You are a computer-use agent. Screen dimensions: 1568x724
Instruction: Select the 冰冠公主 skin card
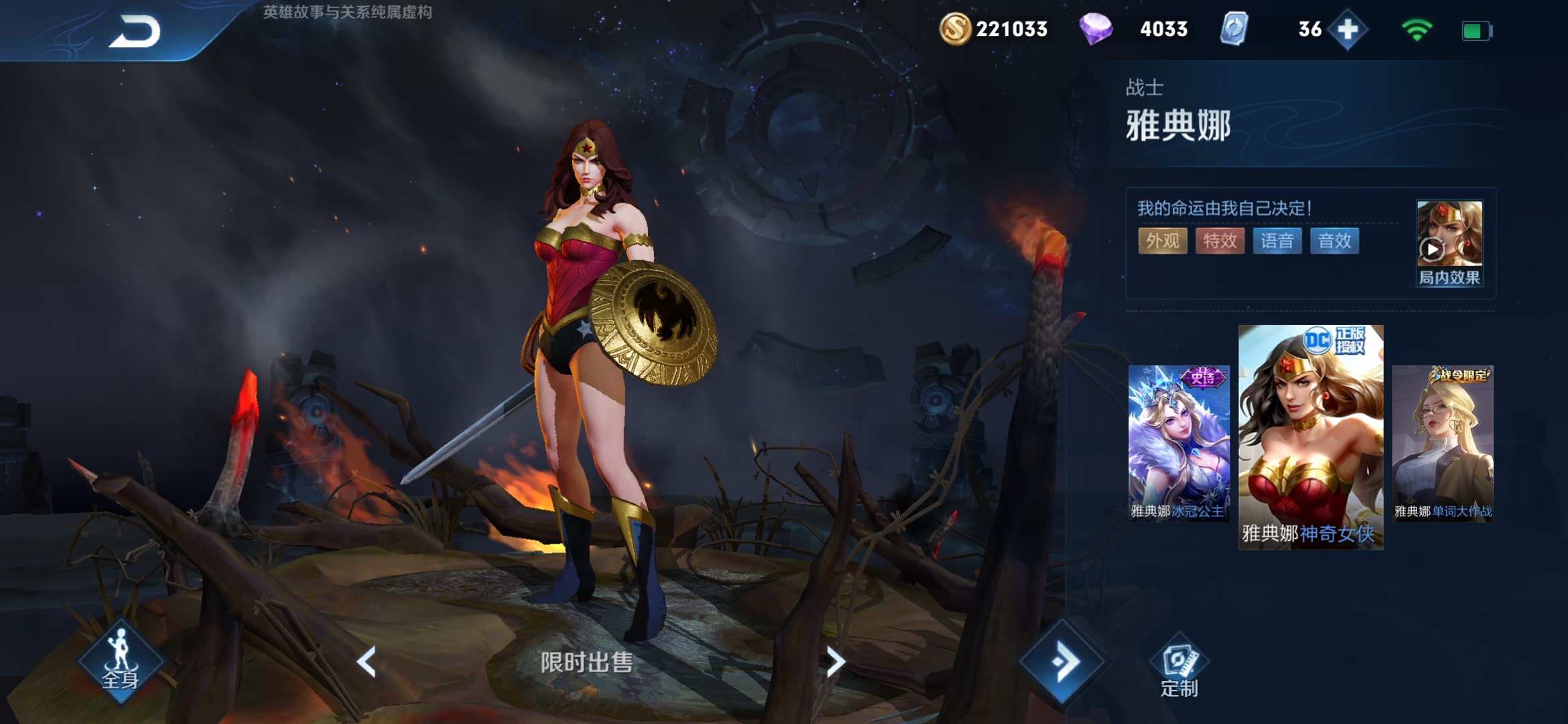(1179, 442)
